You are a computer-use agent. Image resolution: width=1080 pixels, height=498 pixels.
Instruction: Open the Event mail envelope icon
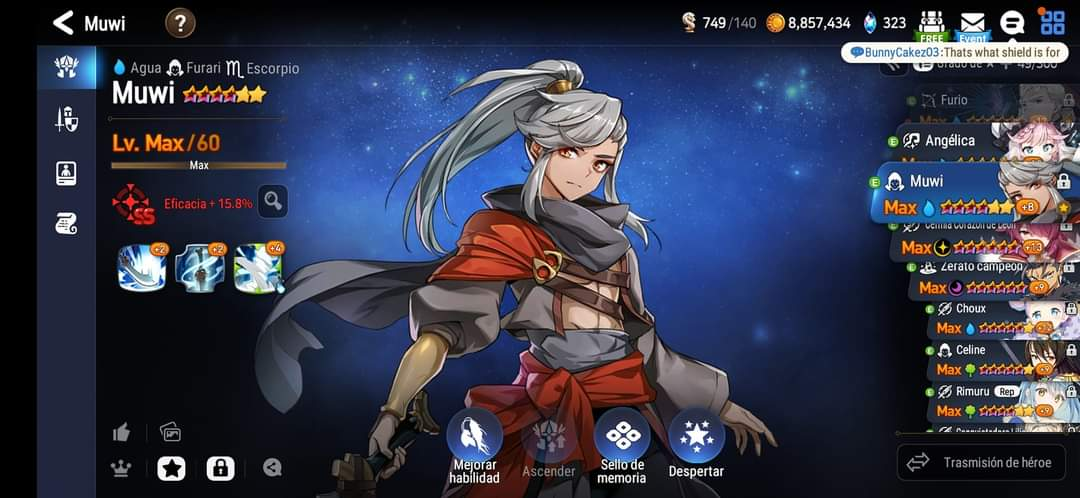(x=972, y=24)
